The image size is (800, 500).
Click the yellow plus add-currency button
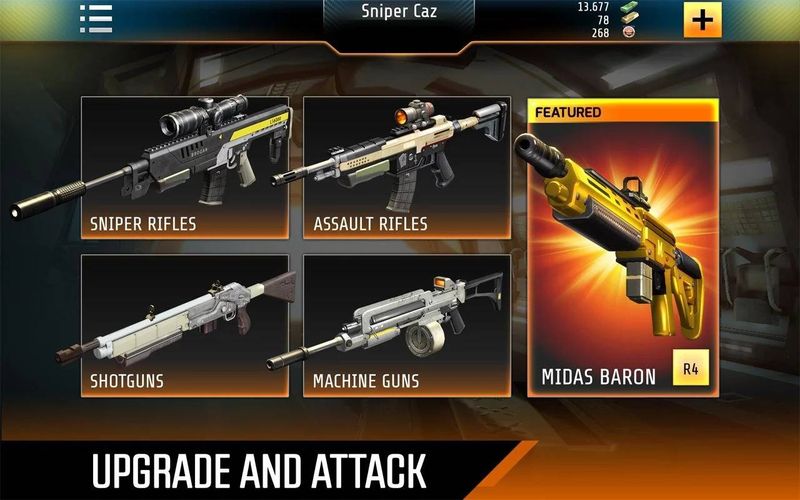point(702,19)
